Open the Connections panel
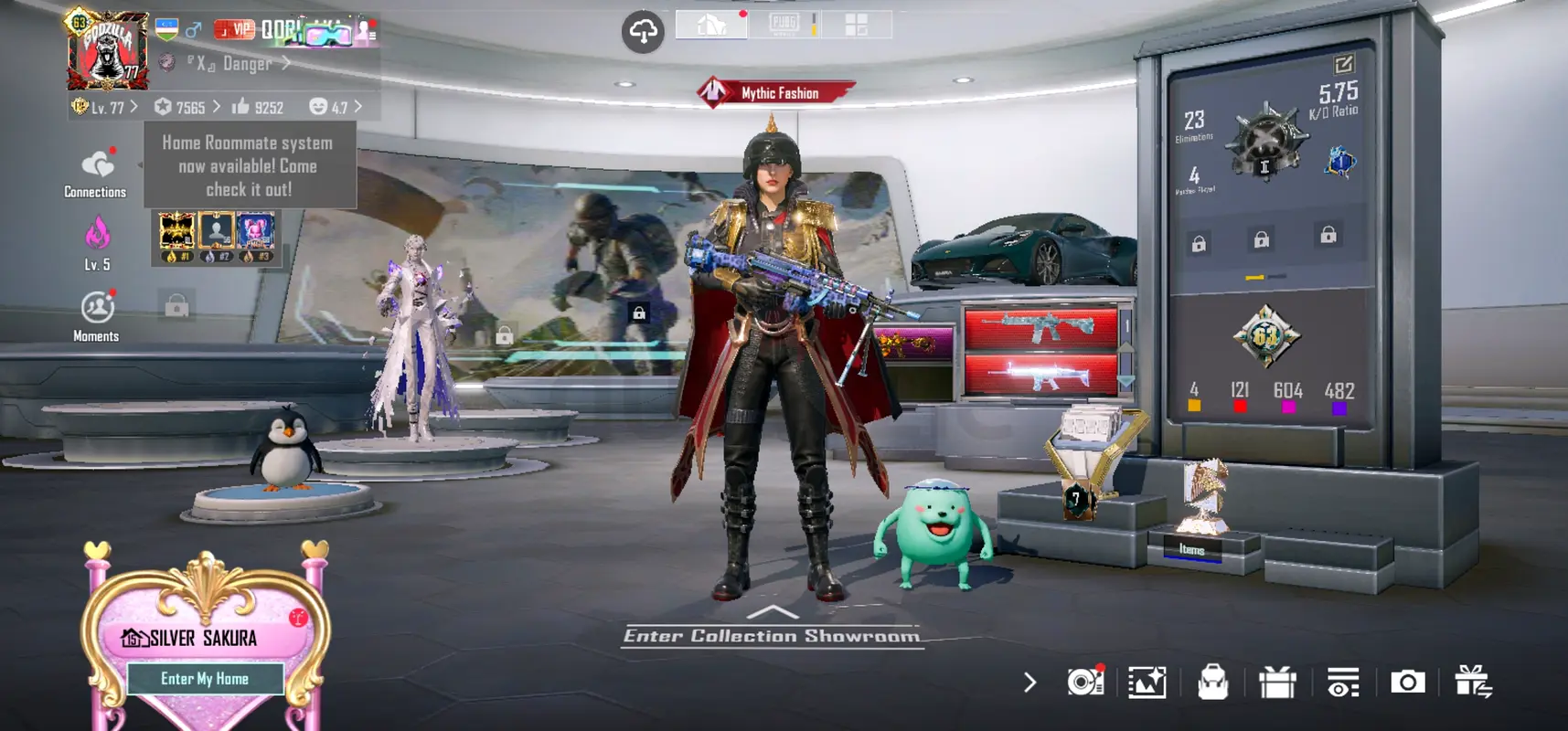Screen dimensions: 1568x731 [96, 173]
